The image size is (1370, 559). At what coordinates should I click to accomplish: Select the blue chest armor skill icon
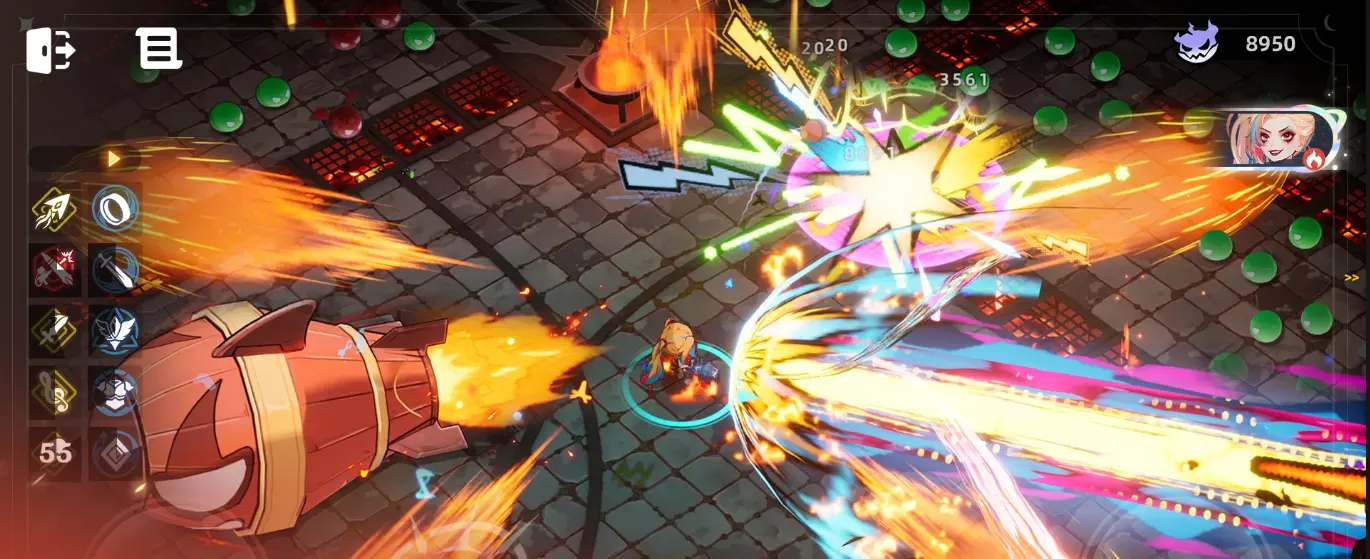point(114,391)
